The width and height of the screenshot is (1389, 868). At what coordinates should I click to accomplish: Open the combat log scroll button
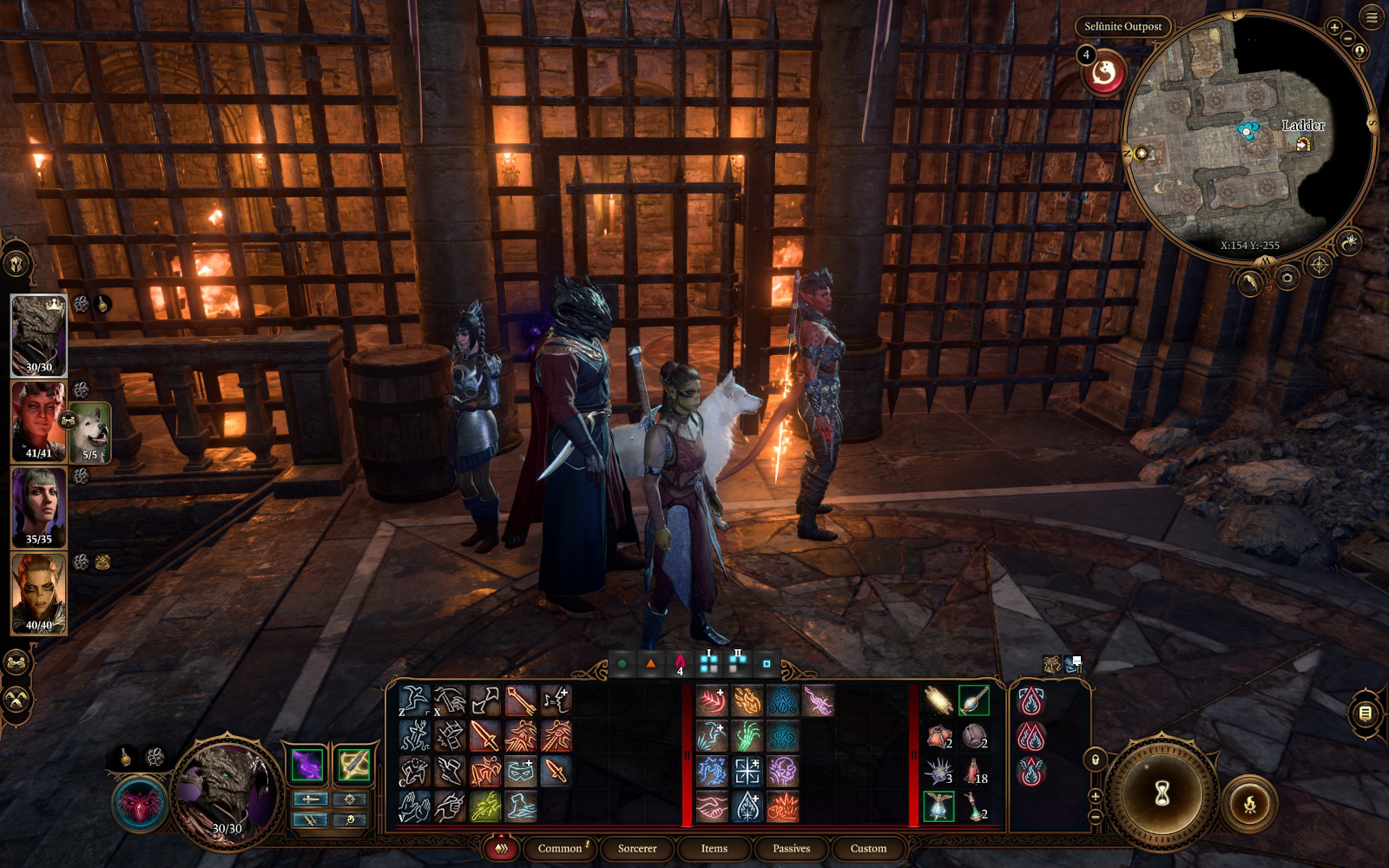1365,713
